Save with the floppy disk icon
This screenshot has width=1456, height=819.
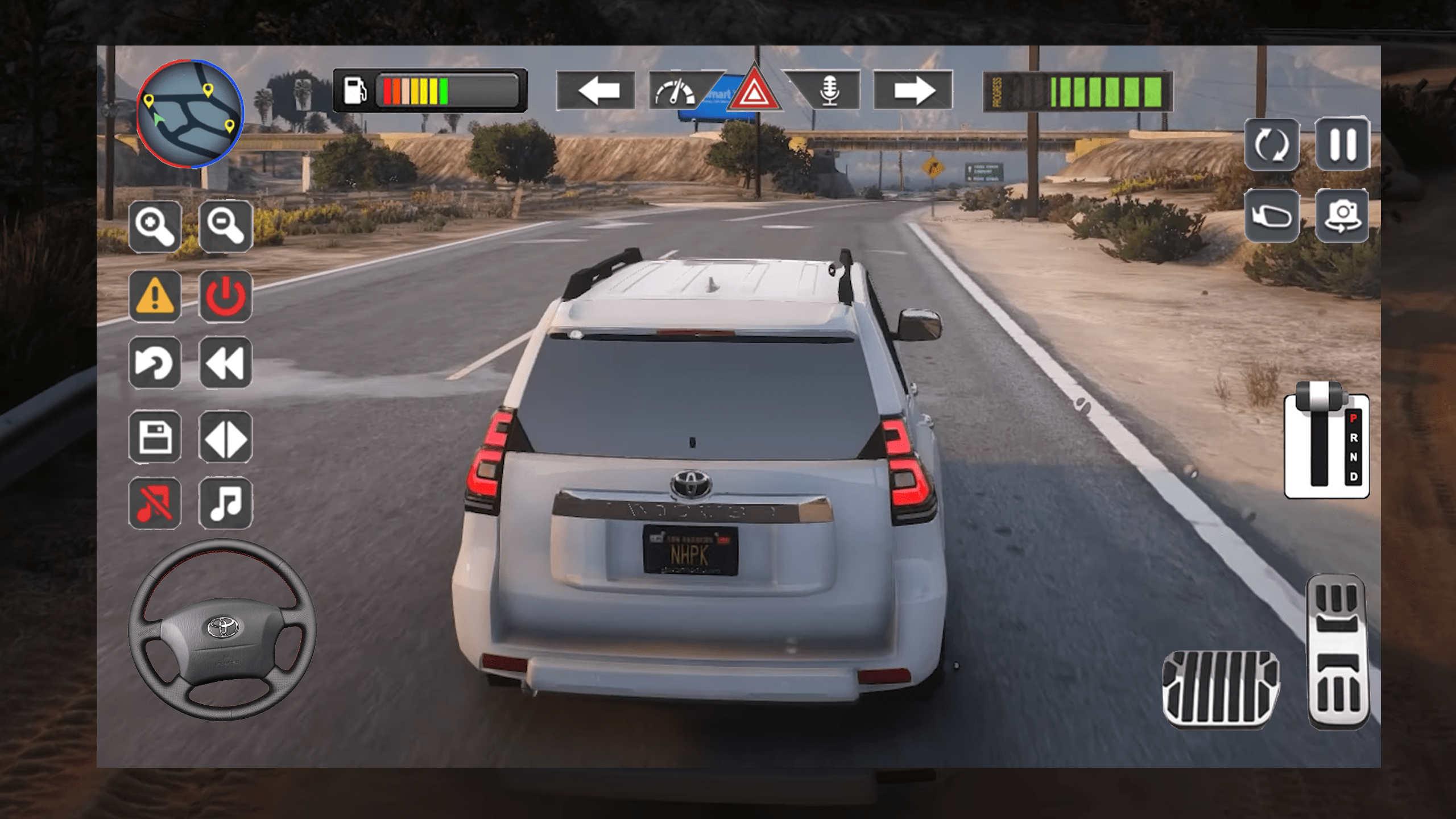155,437
